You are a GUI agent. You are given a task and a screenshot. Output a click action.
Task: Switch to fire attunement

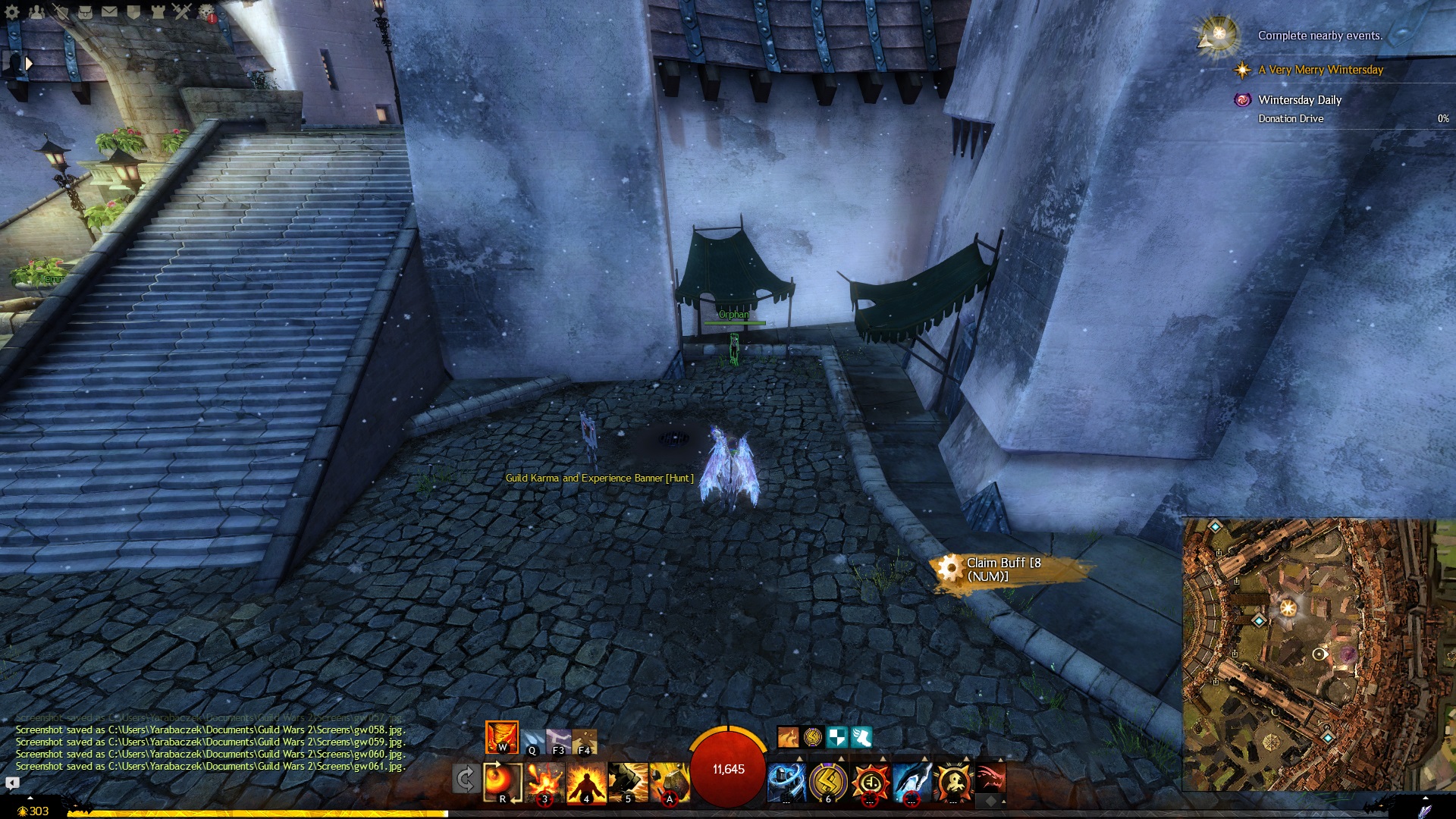pyautogui.click(x=502, y=736)
